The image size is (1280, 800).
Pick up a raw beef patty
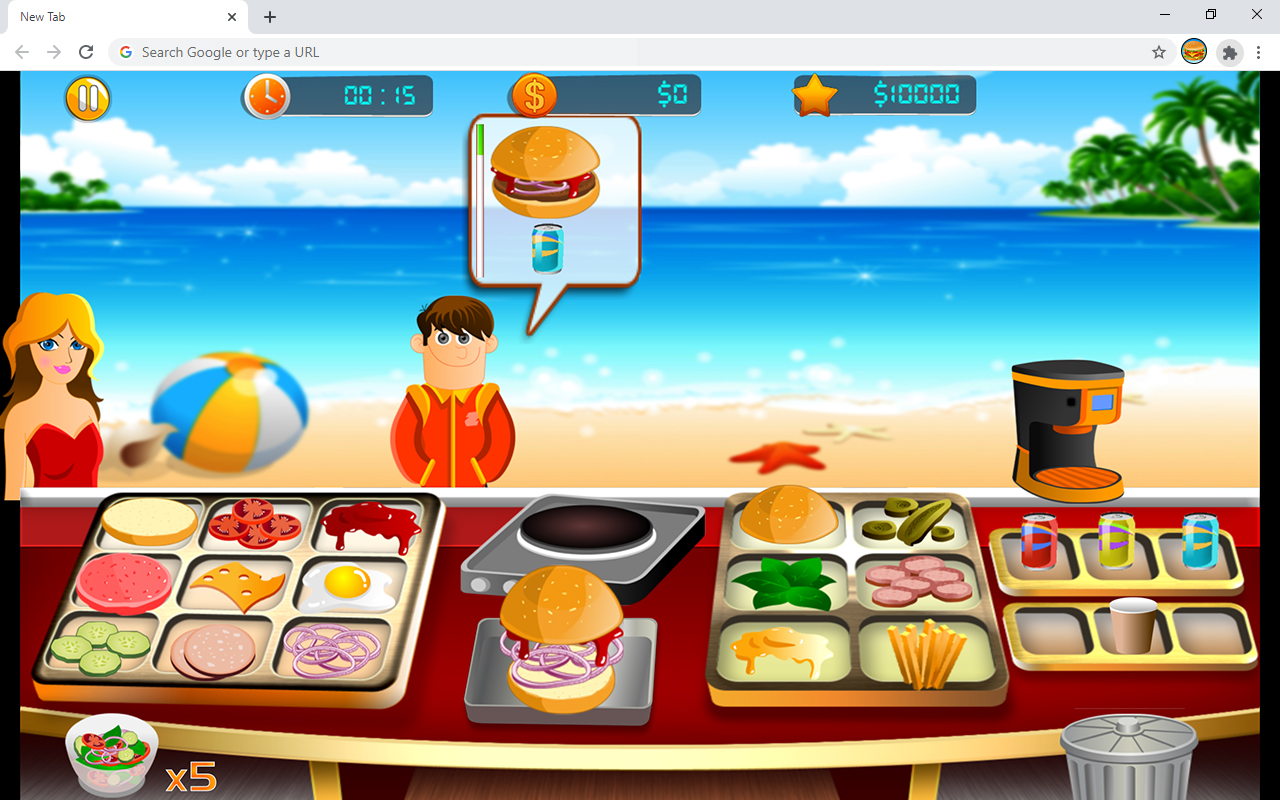click(122, 585)
